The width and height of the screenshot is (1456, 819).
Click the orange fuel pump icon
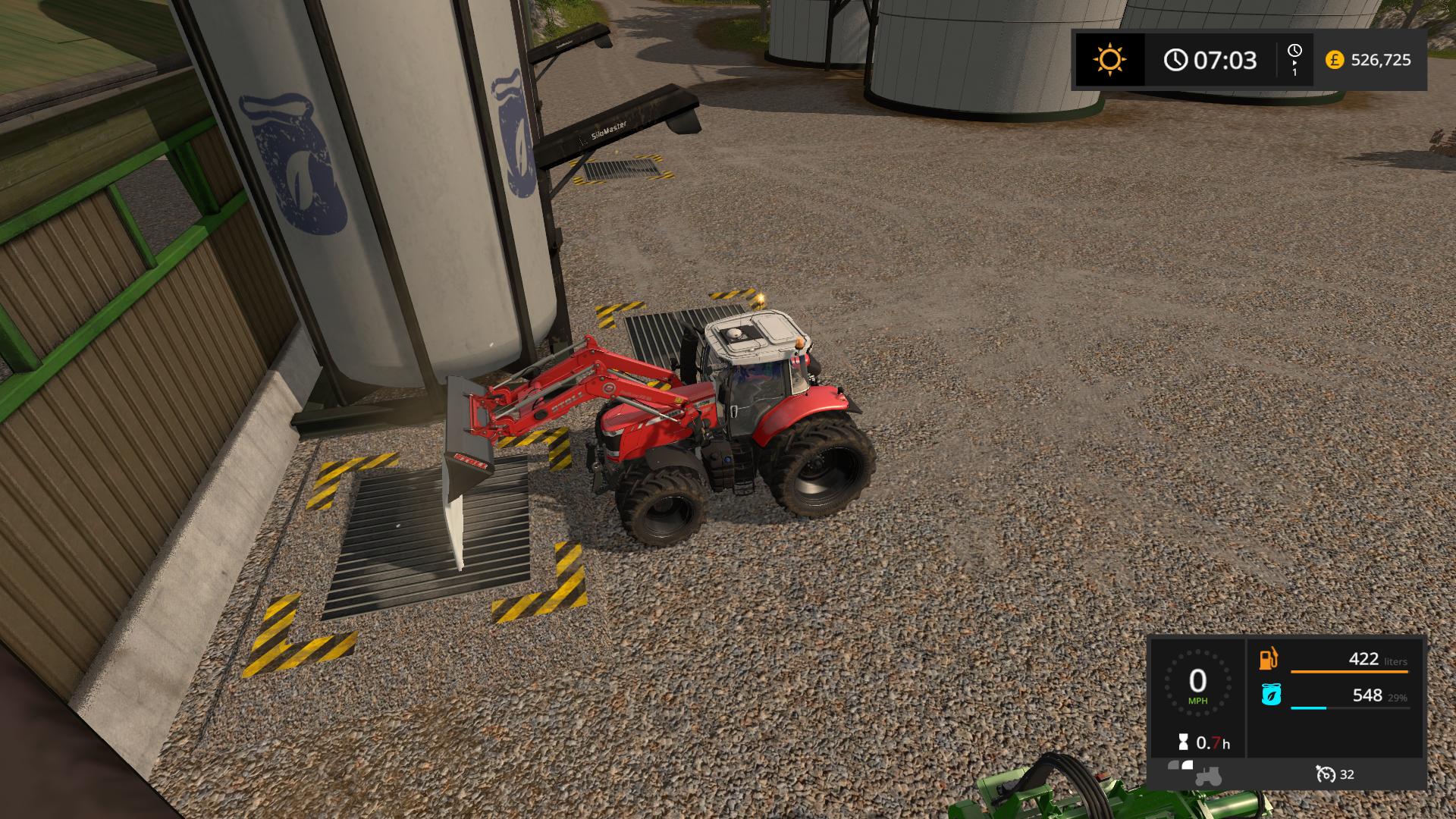click(1269, 659)
